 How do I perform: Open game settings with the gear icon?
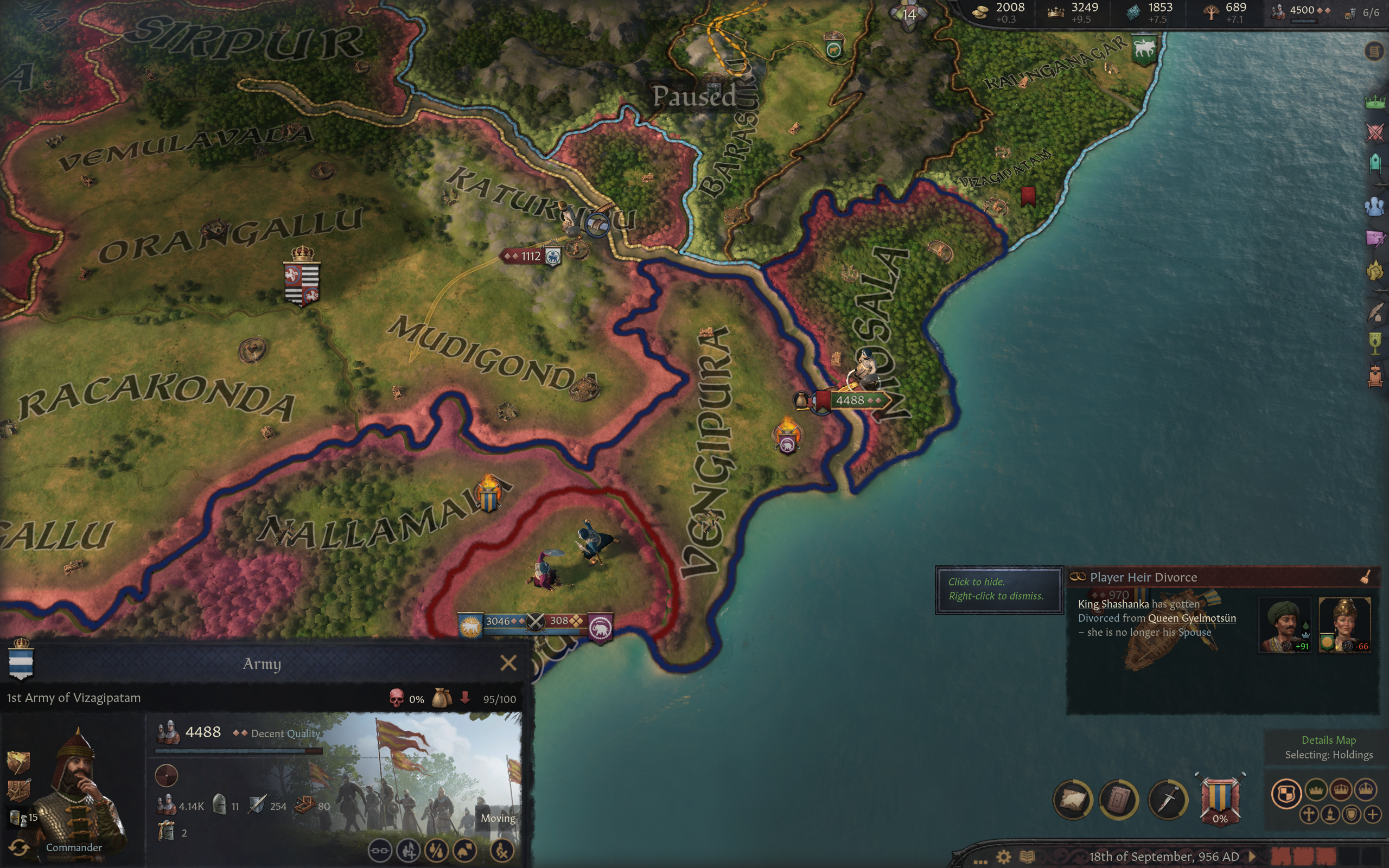[x=1003, y=857]
